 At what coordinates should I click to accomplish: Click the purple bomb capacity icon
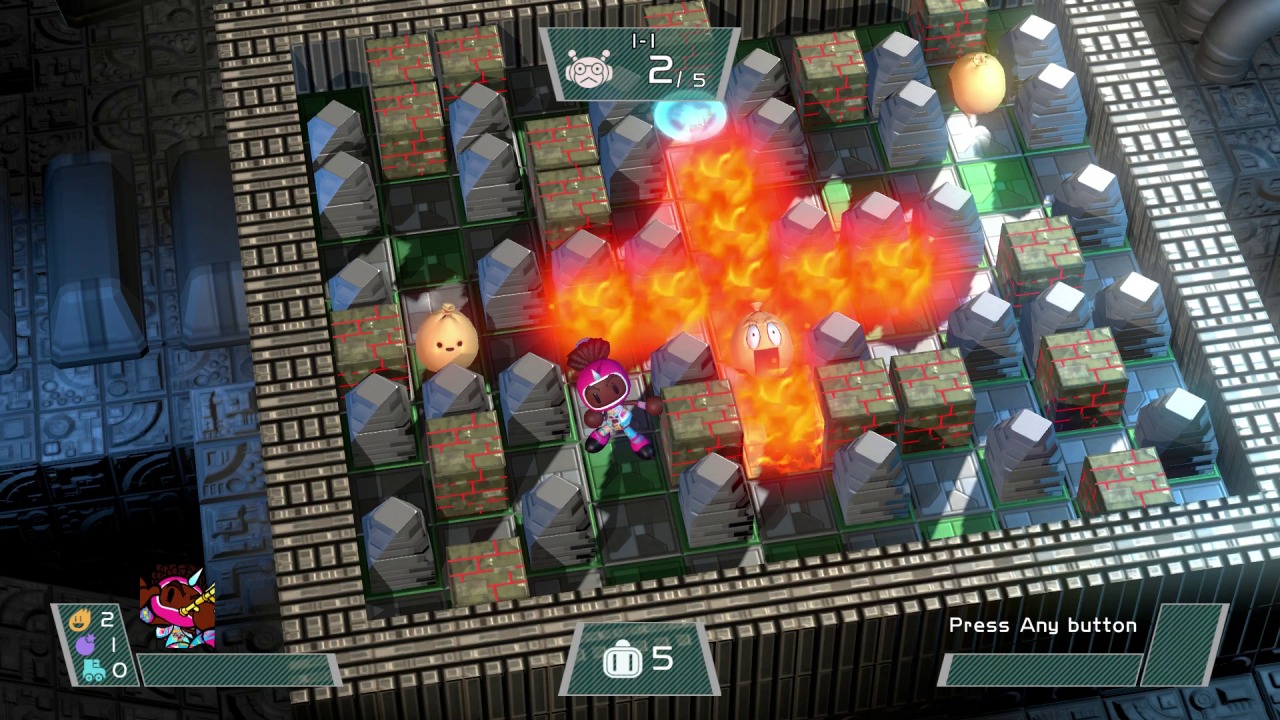[x=87, y=645]
